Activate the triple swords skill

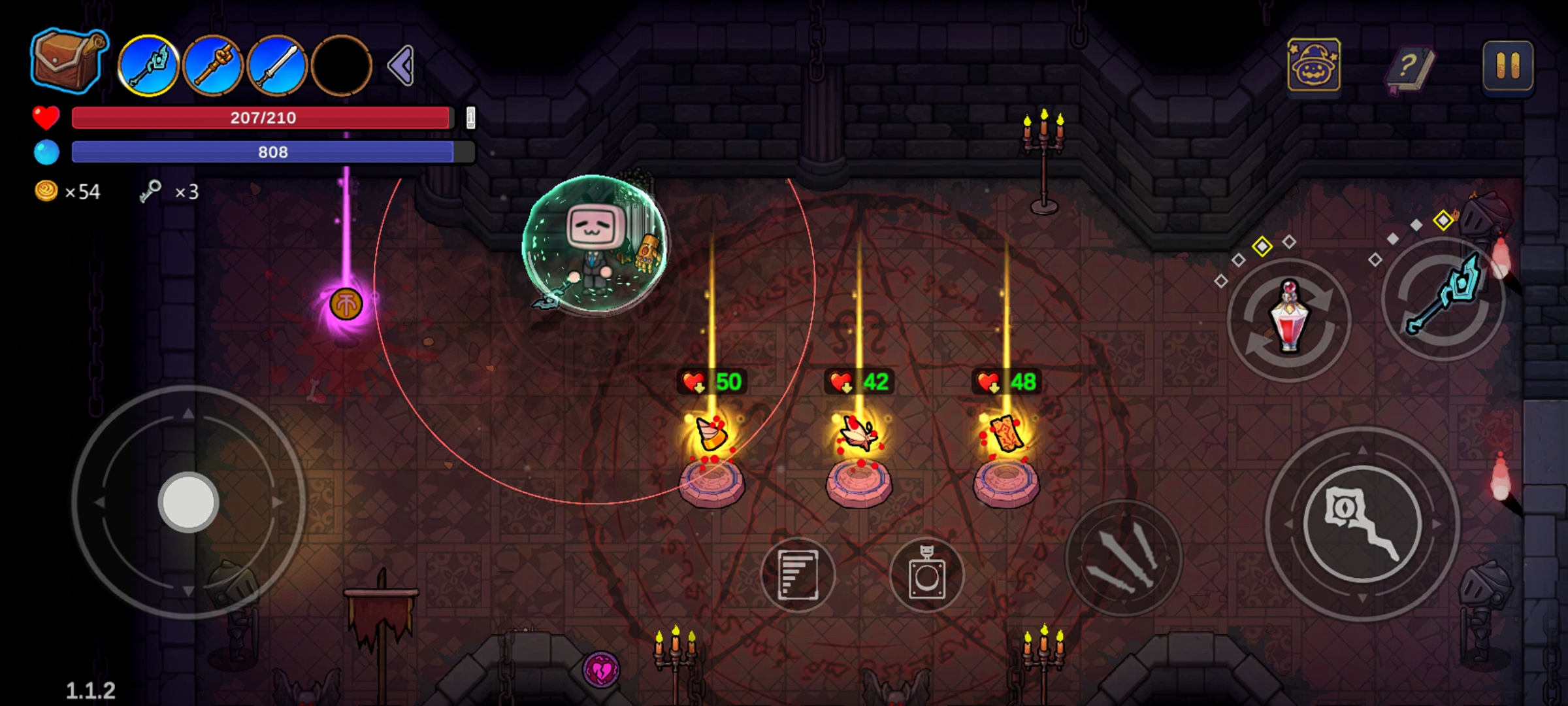point(1124,558)
